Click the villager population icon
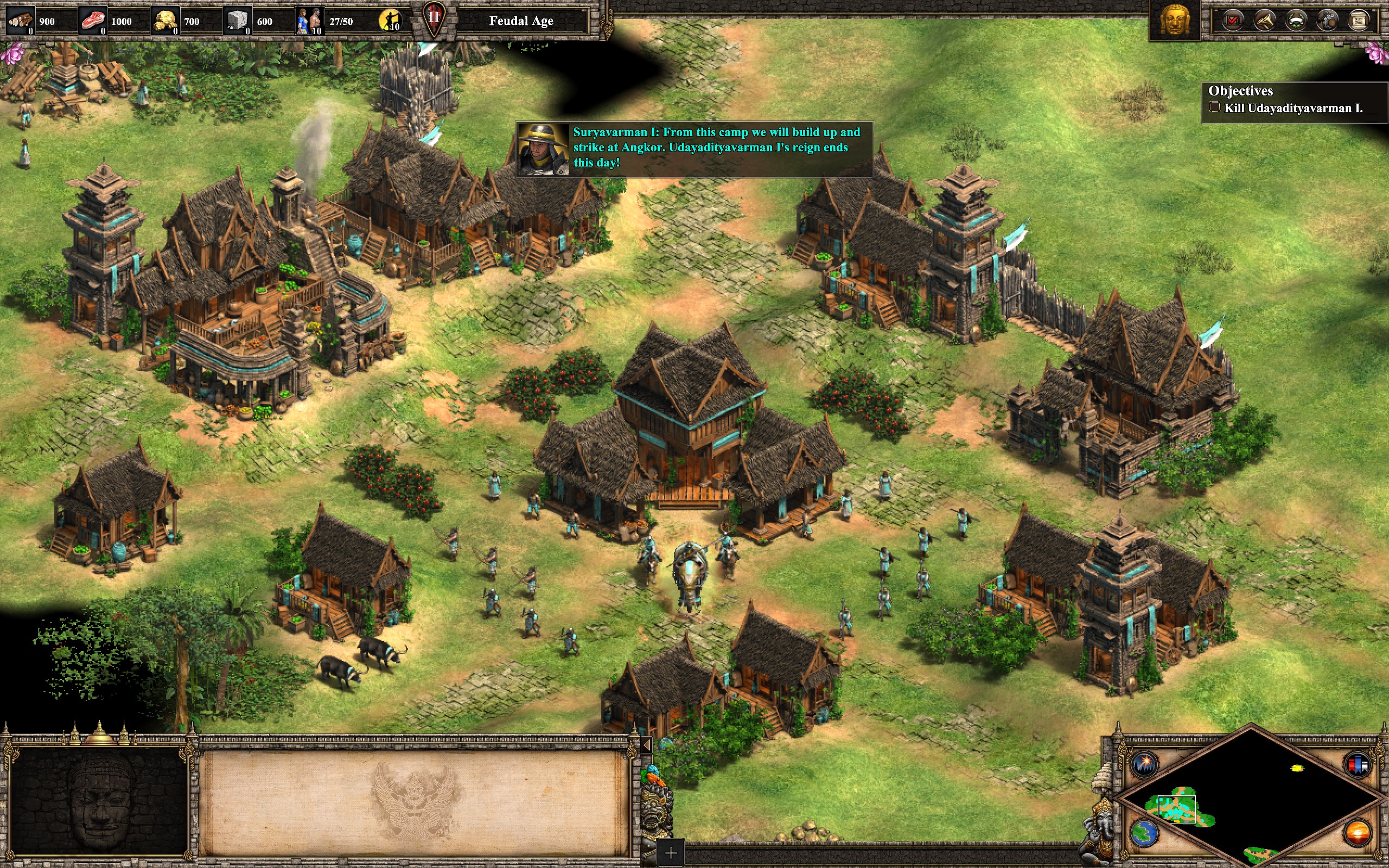The height and width of the screenshot is (868, 1389). click(x=309, y=21)
